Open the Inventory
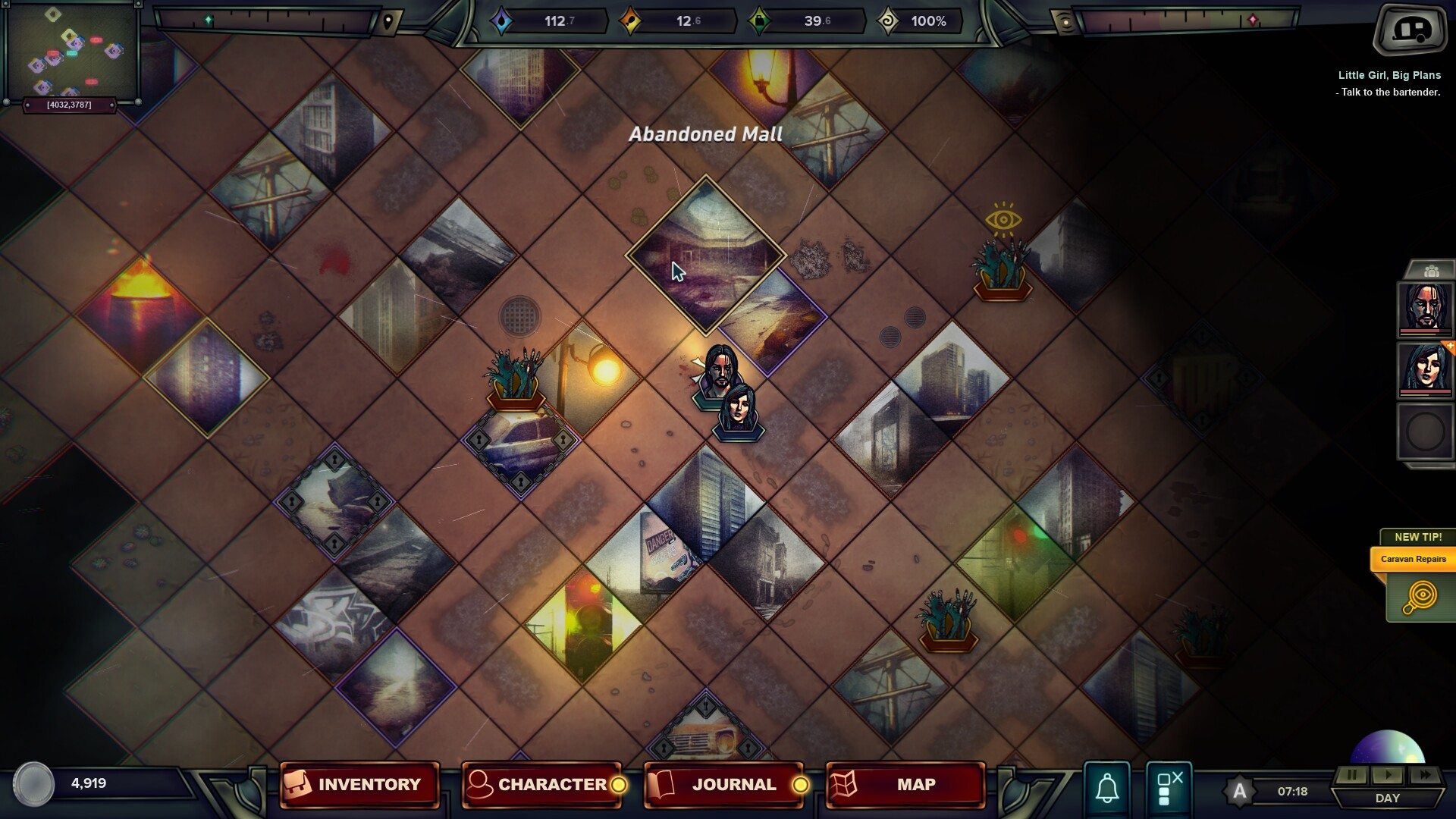Viewport: 1456px width, 819px height. [359, 785]
